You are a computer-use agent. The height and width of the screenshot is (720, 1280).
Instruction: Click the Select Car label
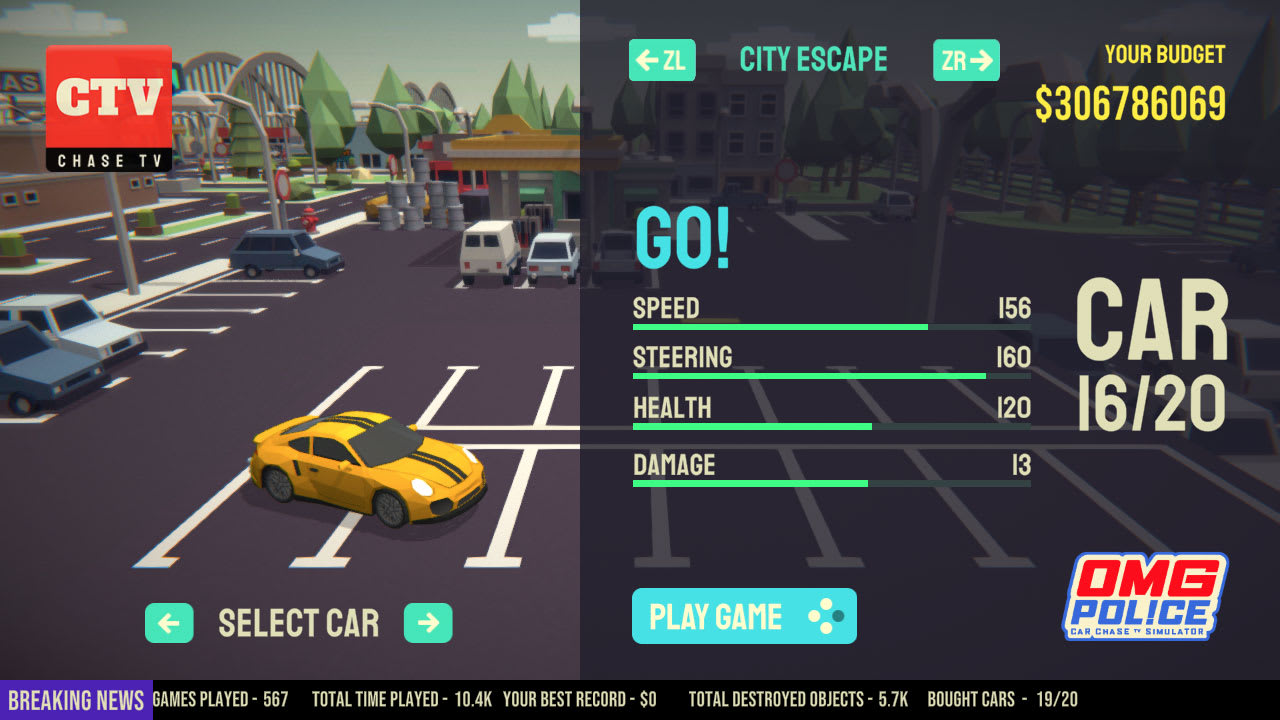[x=298, y=623]
